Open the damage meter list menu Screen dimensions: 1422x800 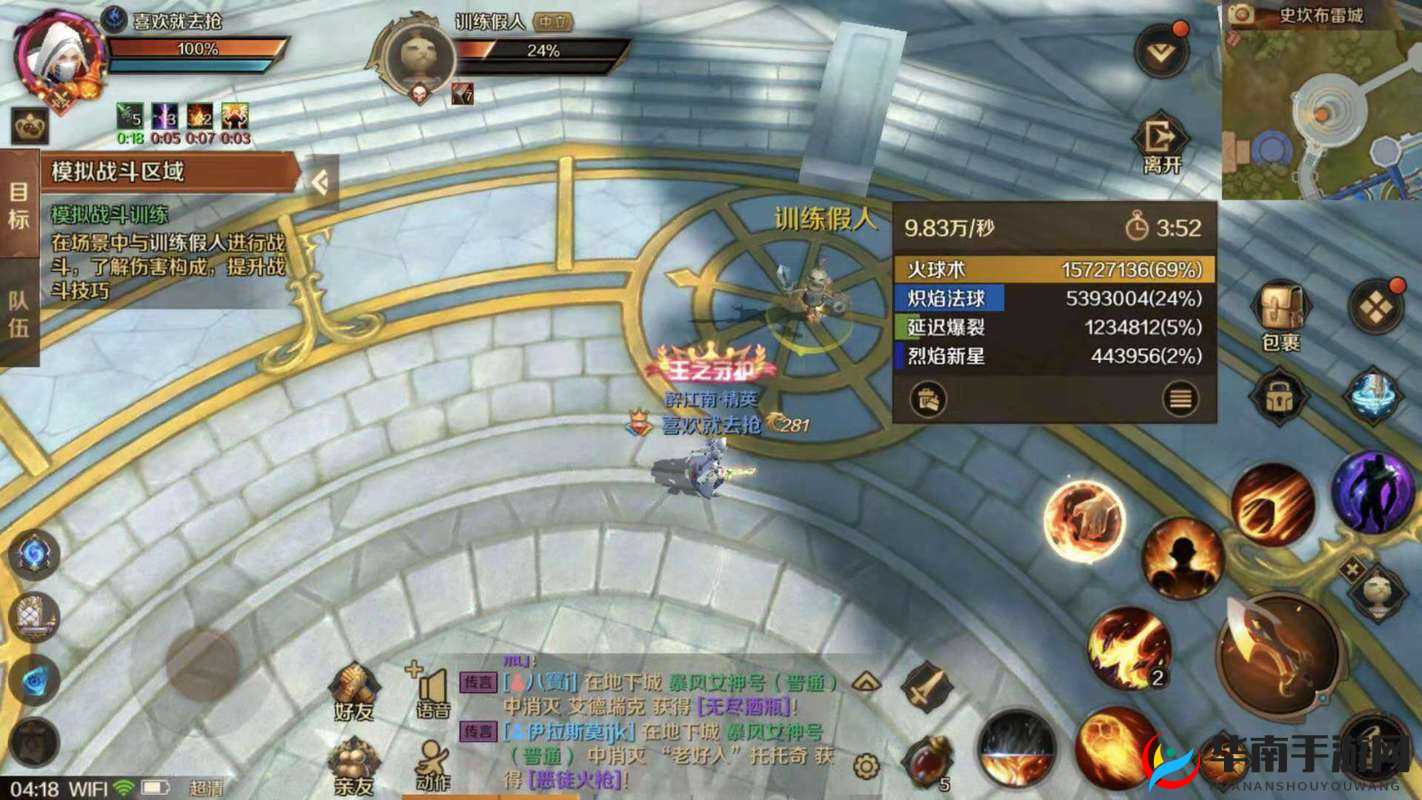point(1181,400)
